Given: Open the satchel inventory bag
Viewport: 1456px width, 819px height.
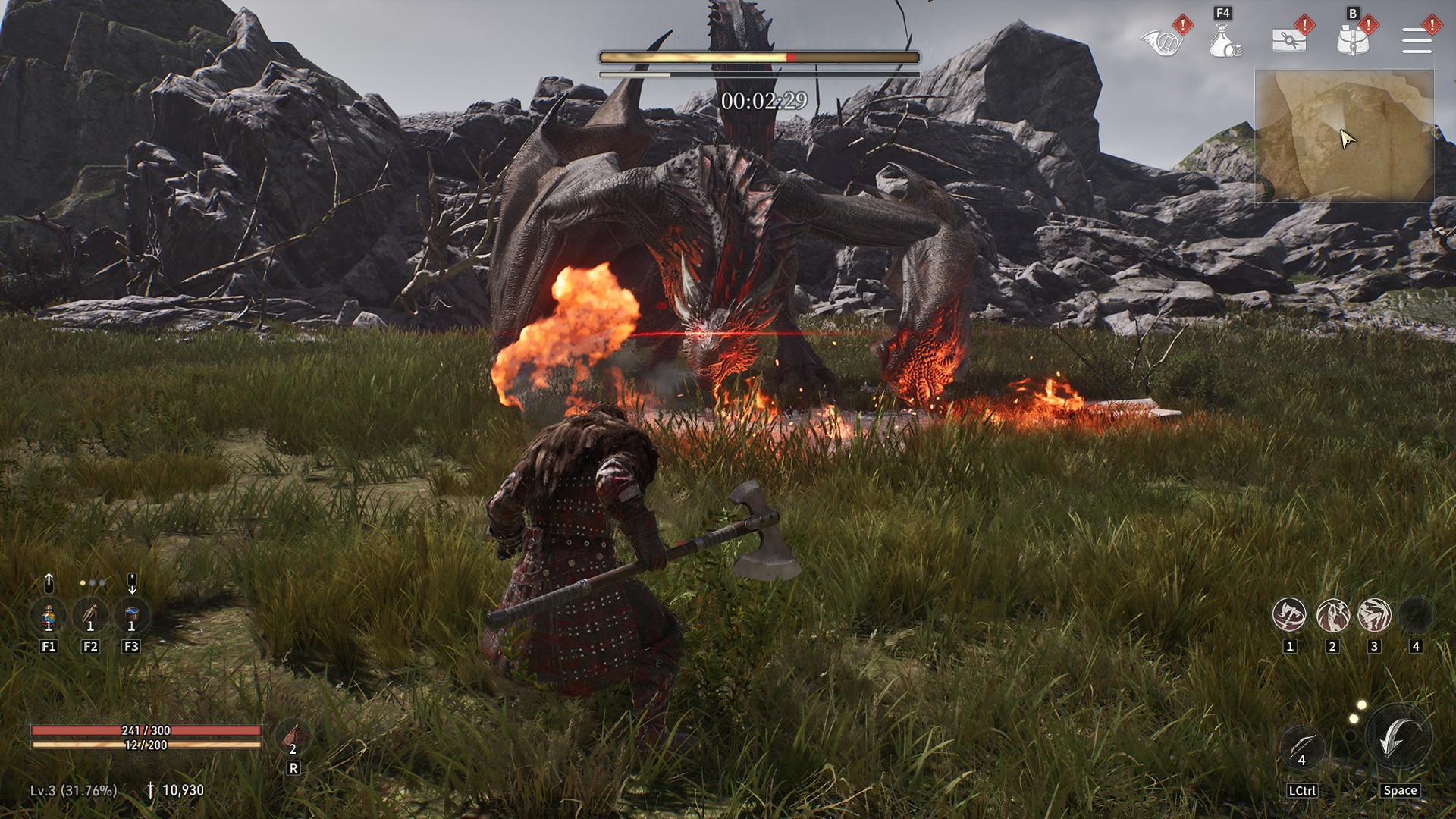Looking at the screenshot, I should (1353, 40).
